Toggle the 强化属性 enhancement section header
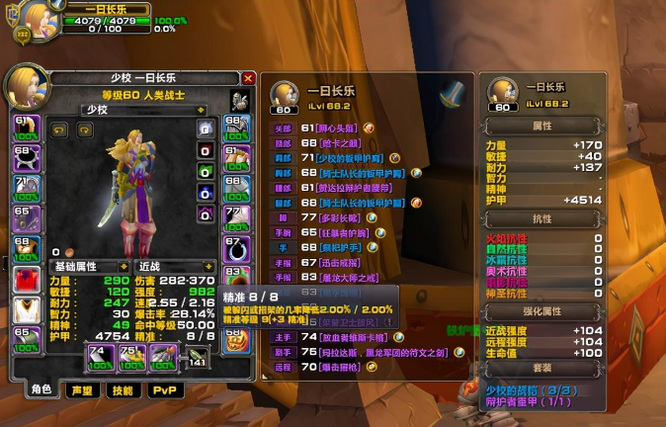The image size is (666, 427). point(543,311)
